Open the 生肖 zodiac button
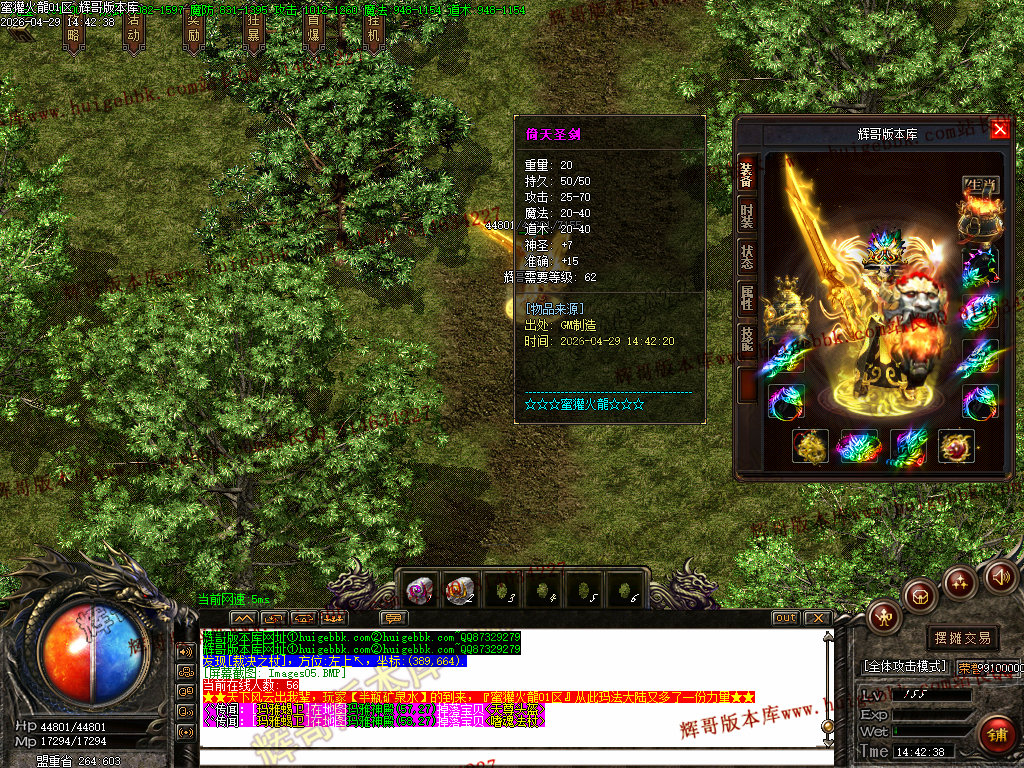The image size is (1024, 768). pos(980,185)
